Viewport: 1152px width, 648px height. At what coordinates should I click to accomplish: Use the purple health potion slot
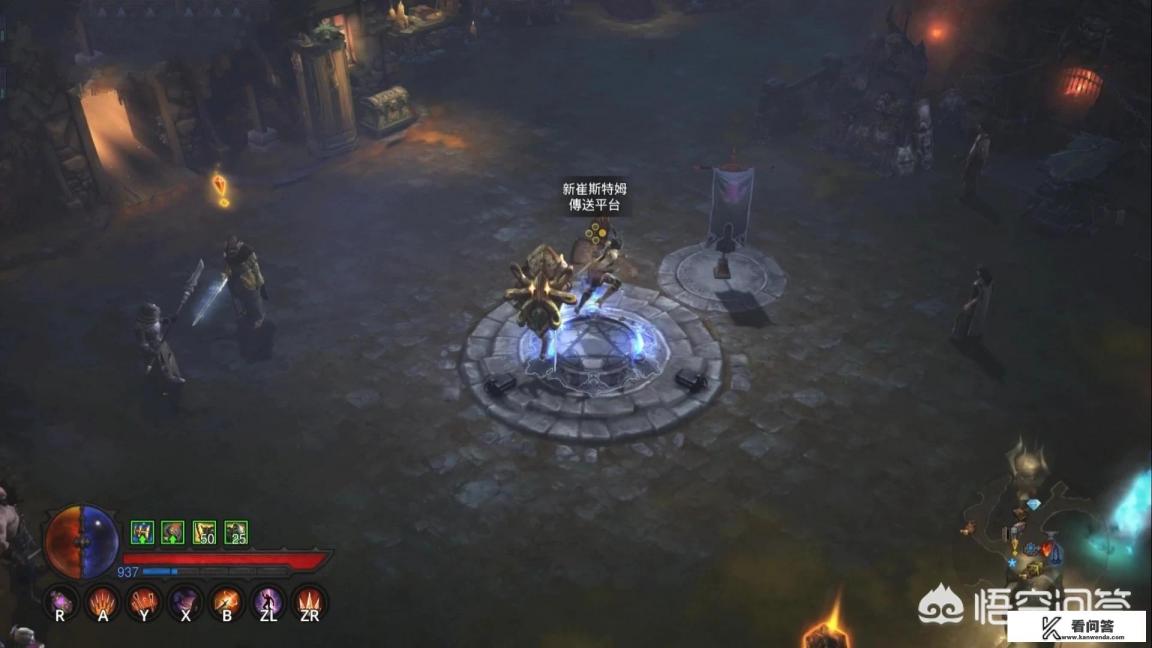[x=60, y=601]
